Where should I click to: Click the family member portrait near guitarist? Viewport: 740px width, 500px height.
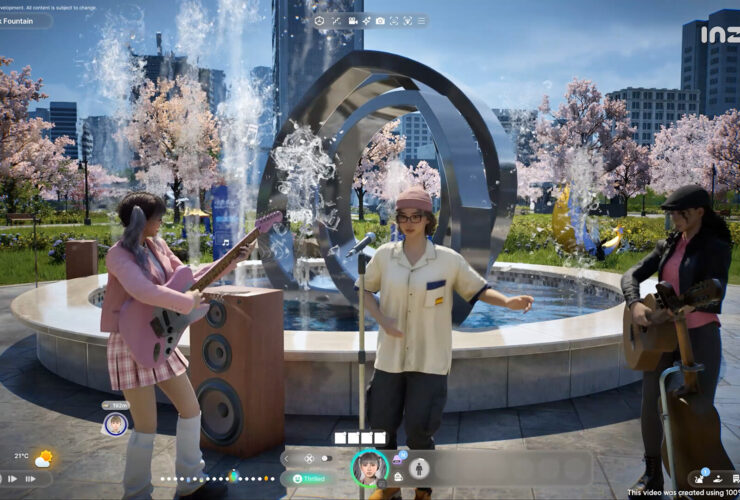click(115, 423)
